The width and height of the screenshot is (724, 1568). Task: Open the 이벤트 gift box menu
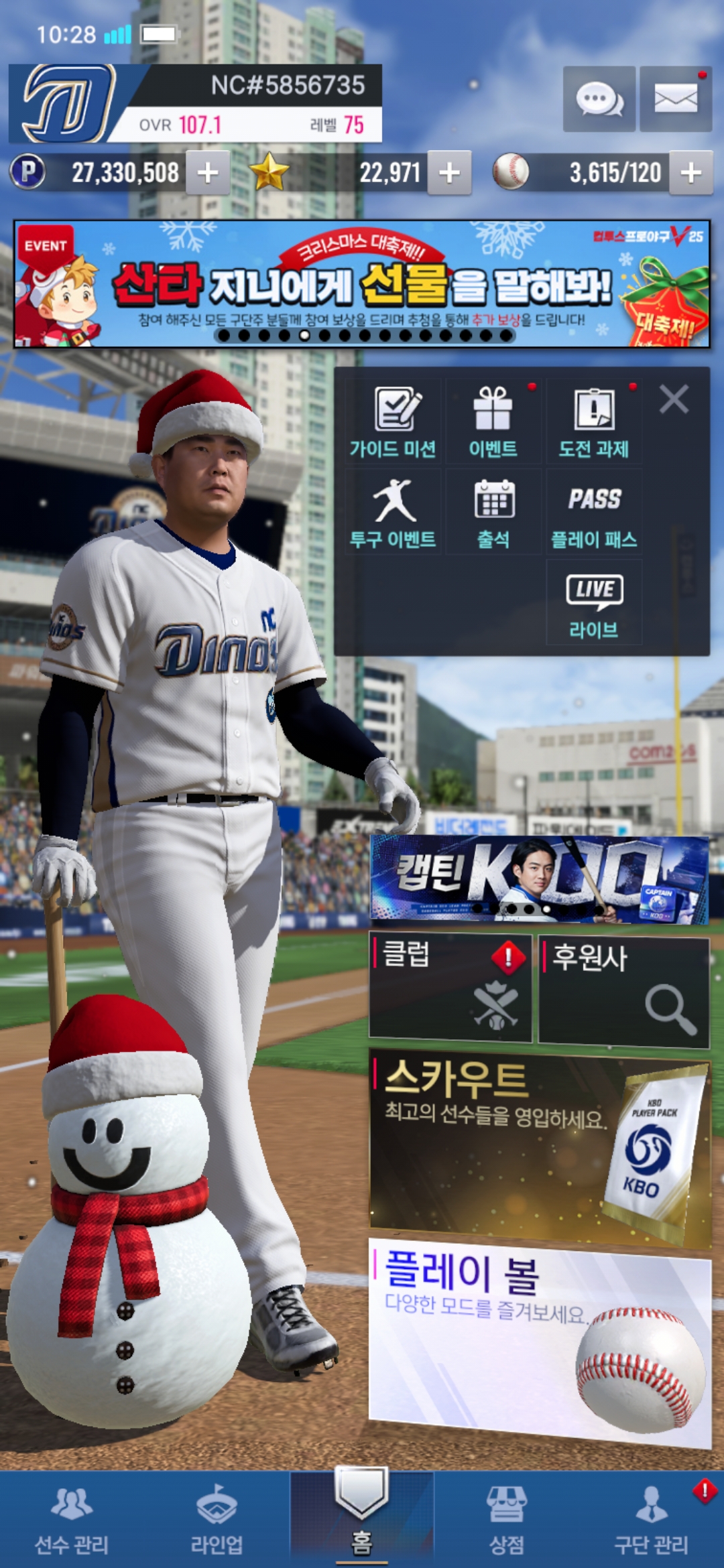pyautogui.click(x=493, y=422)
